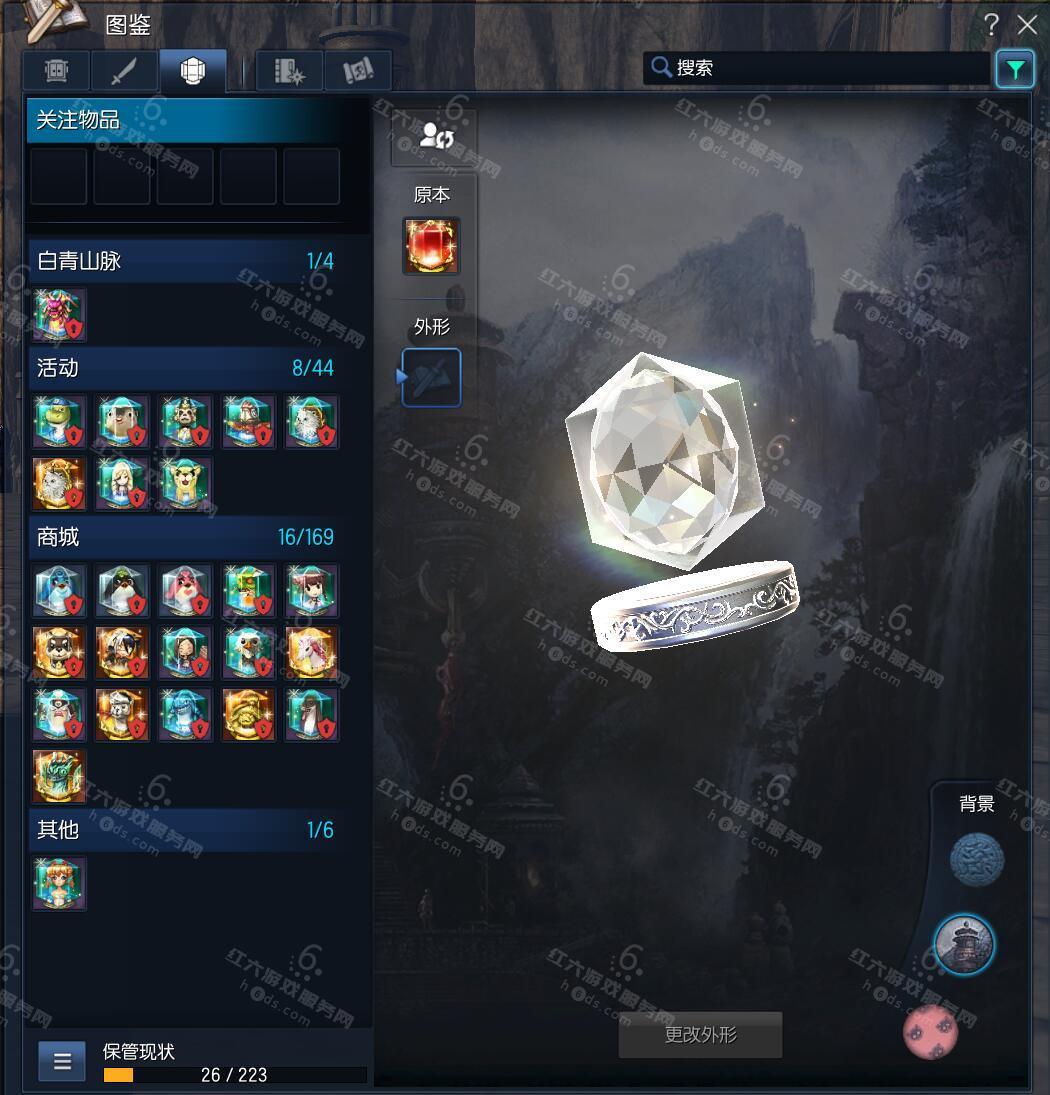Open the question mark help button
The height and width of the screenshot is (1095, 1050).
coord(991,25)
